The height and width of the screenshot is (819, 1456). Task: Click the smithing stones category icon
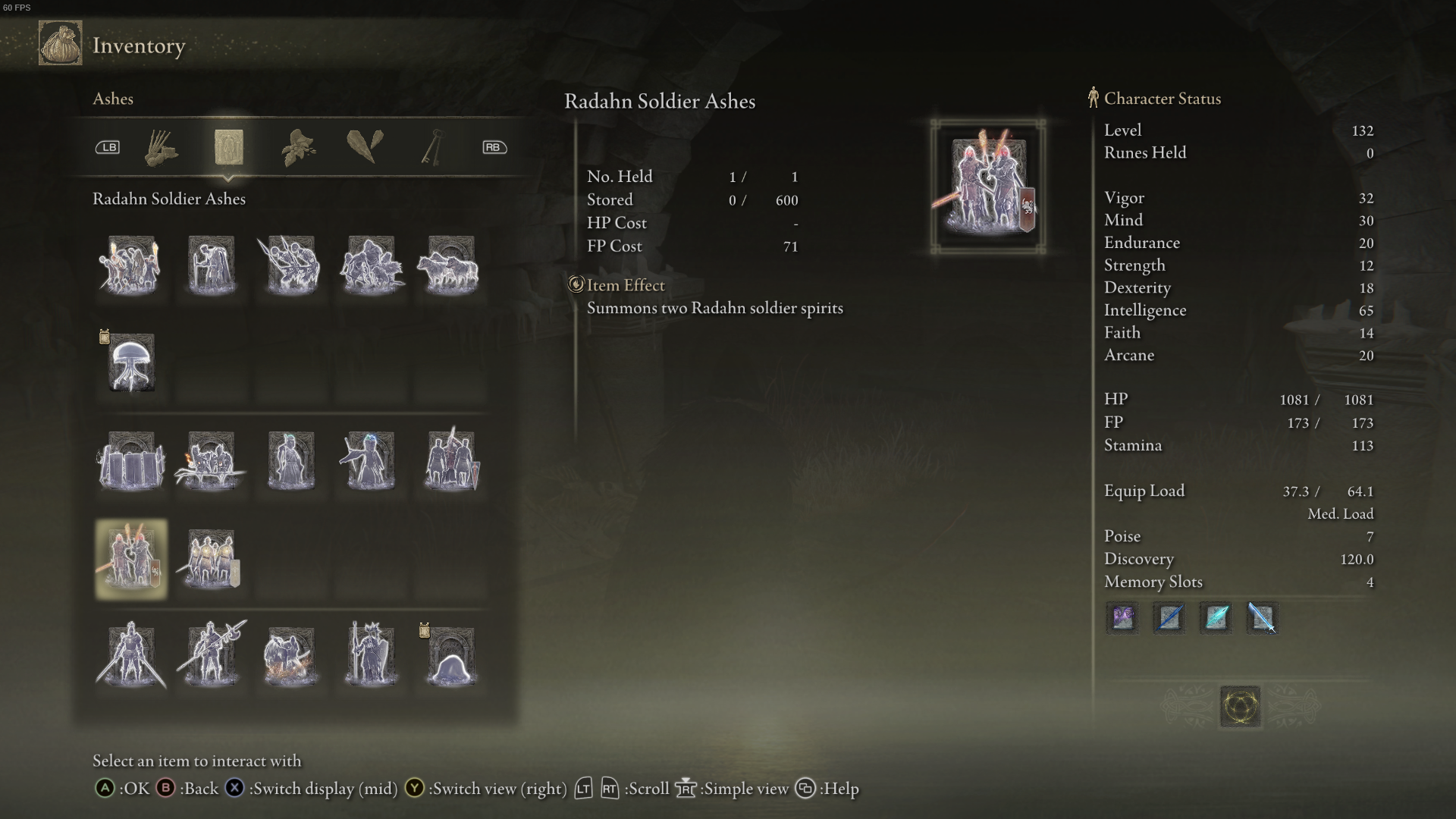pos(366,149)
